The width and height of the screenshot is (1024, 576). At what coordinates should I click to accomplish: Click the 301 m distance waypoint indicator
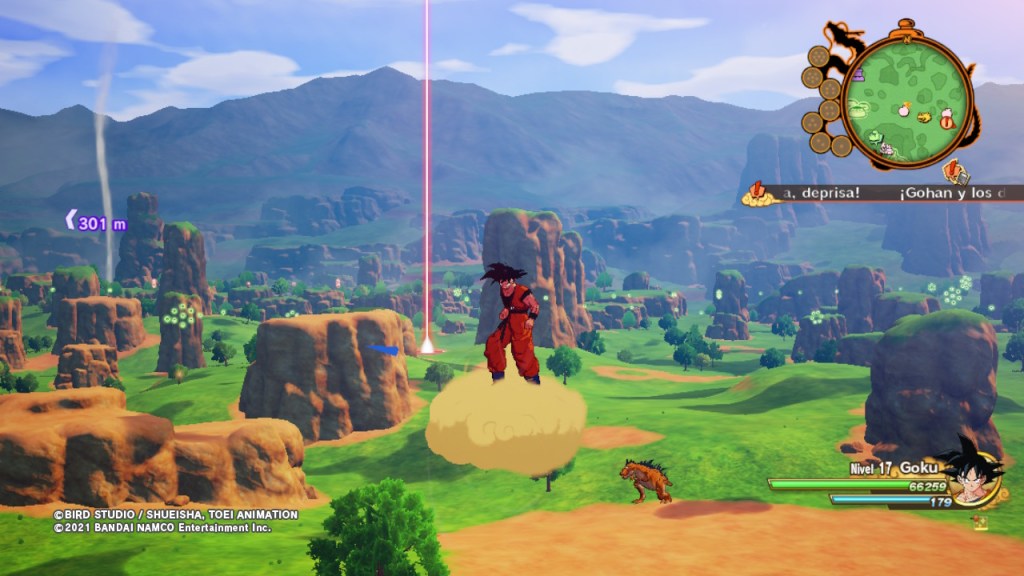(x=97, y=223)
